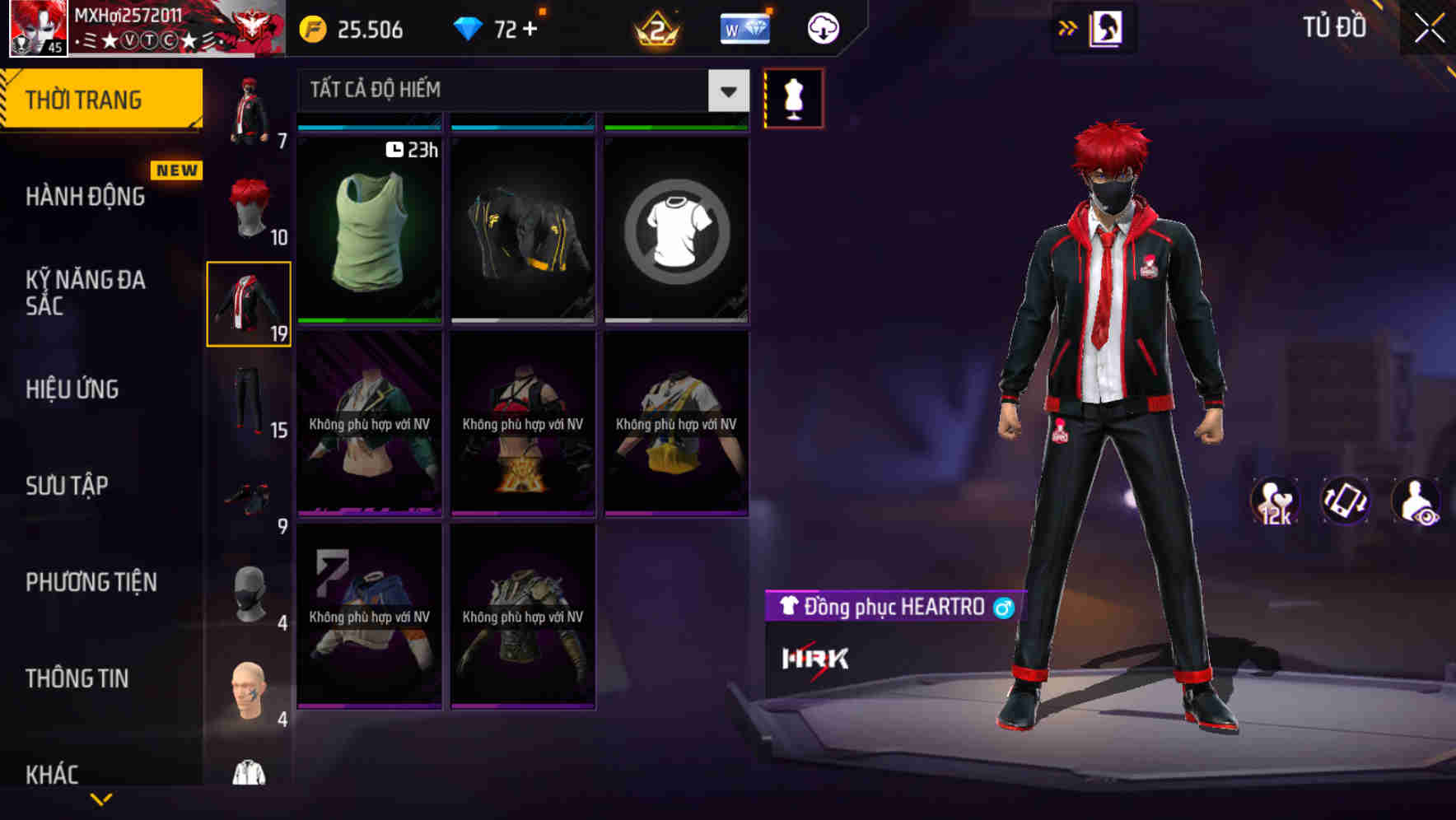
Task: Expand the arrow below KHÁC category
Action: coord(103,800)
